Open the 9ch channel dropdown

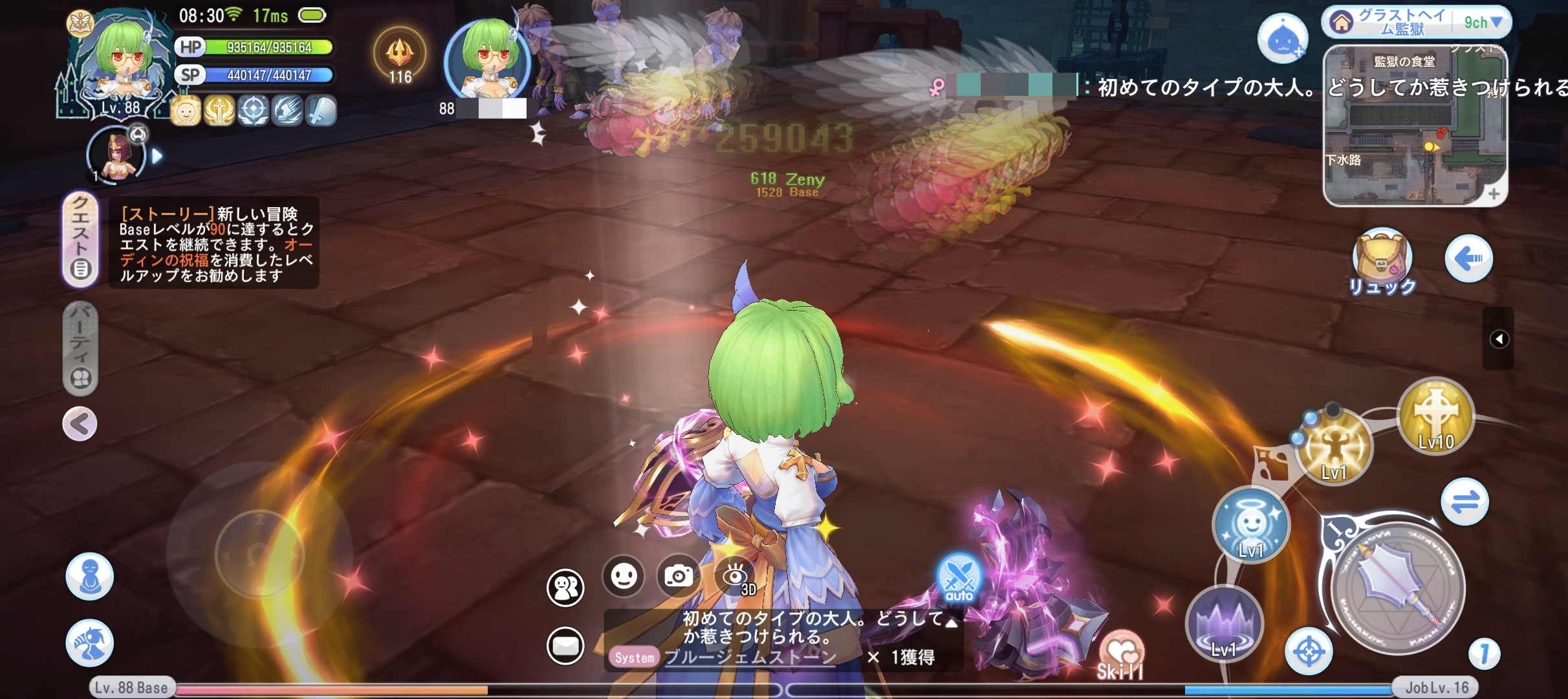click(x=1483, y=23)
